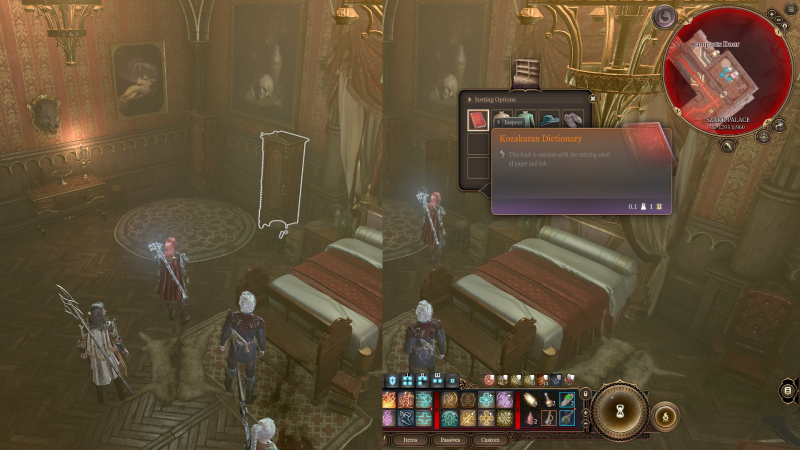Select the shield icon at hotbar top

point(393,380)
